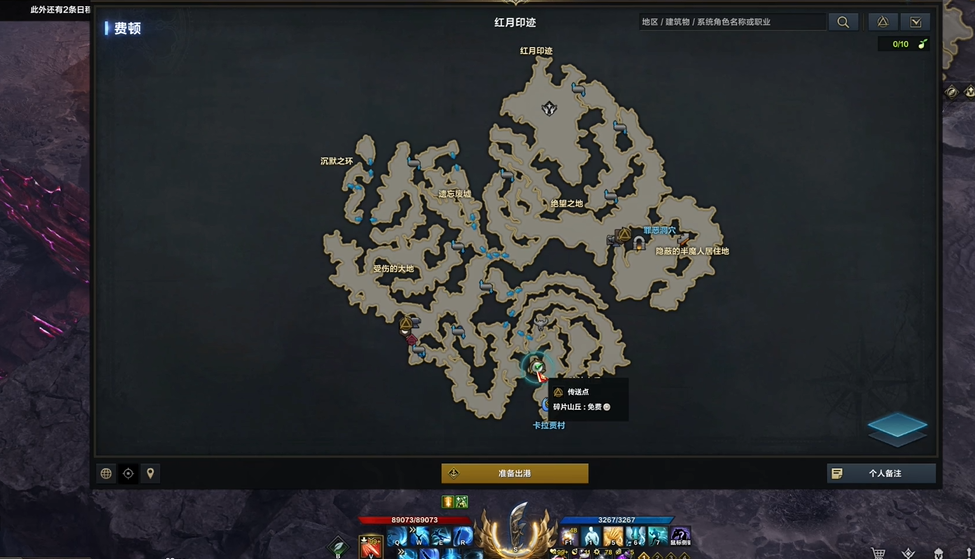Screen dimensions: 975x559
Task: Select the highlighted 碎片山丘 triport marker
Action: [537, 368]
